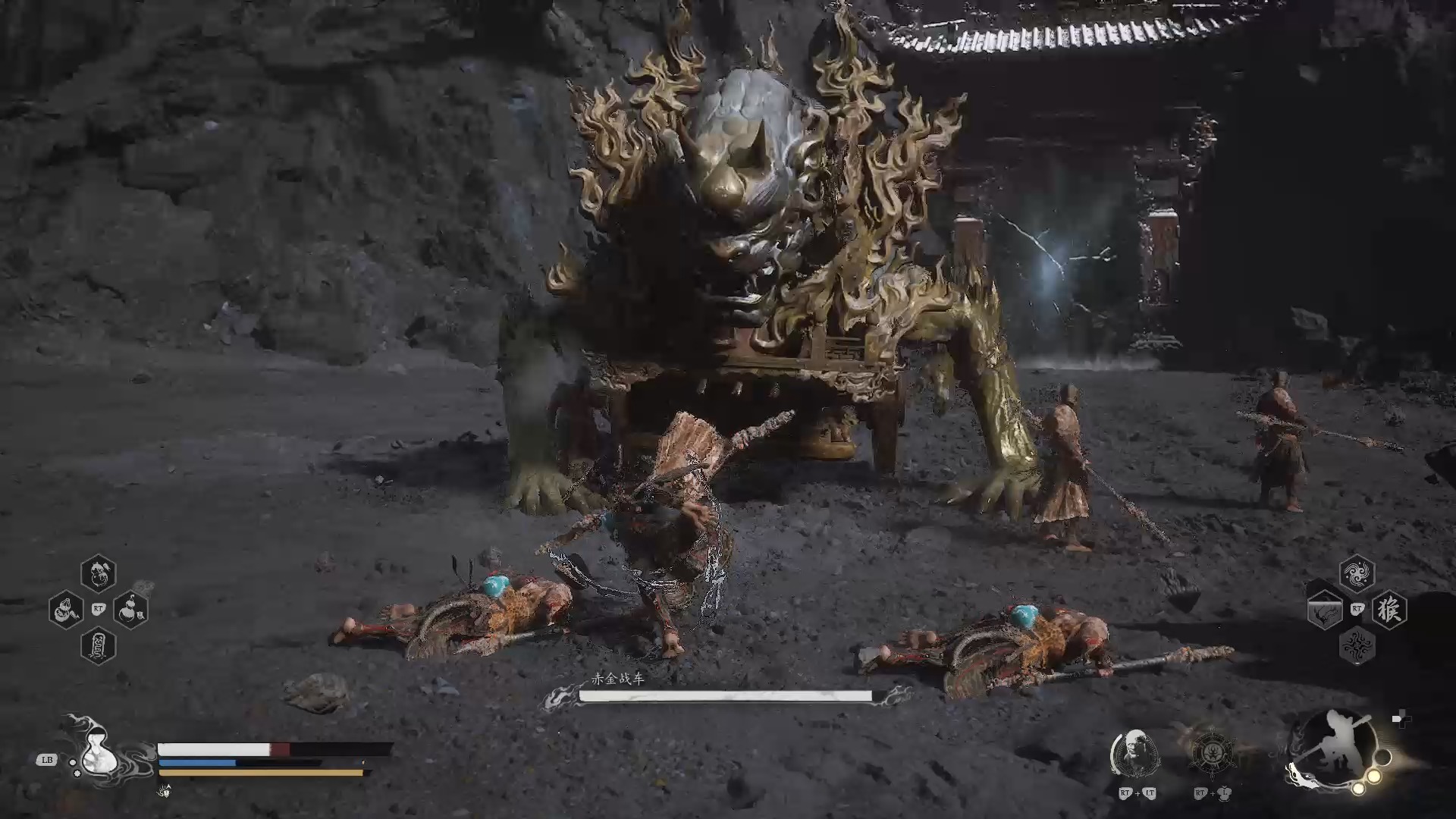Select the talisman scroll item slot
This screenshot has height=819, width=1456.
click(99, 646)
